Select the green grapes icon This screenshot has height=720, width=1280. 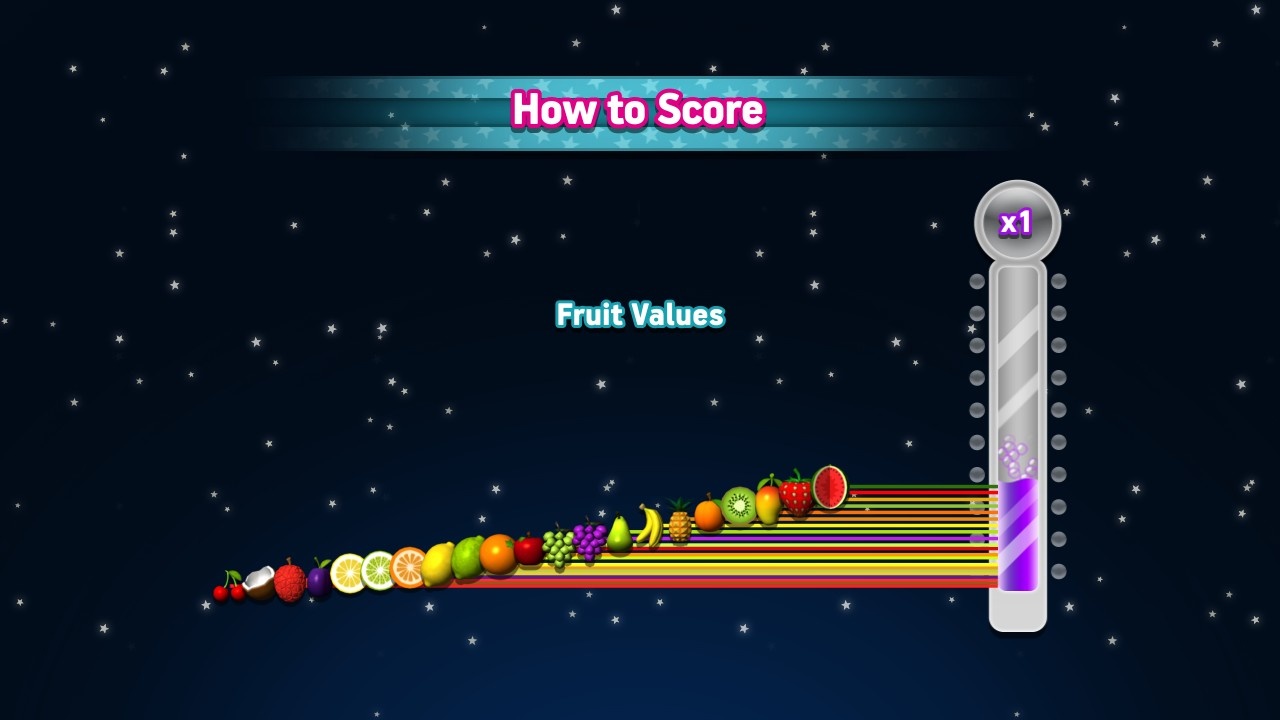[559, 549]
